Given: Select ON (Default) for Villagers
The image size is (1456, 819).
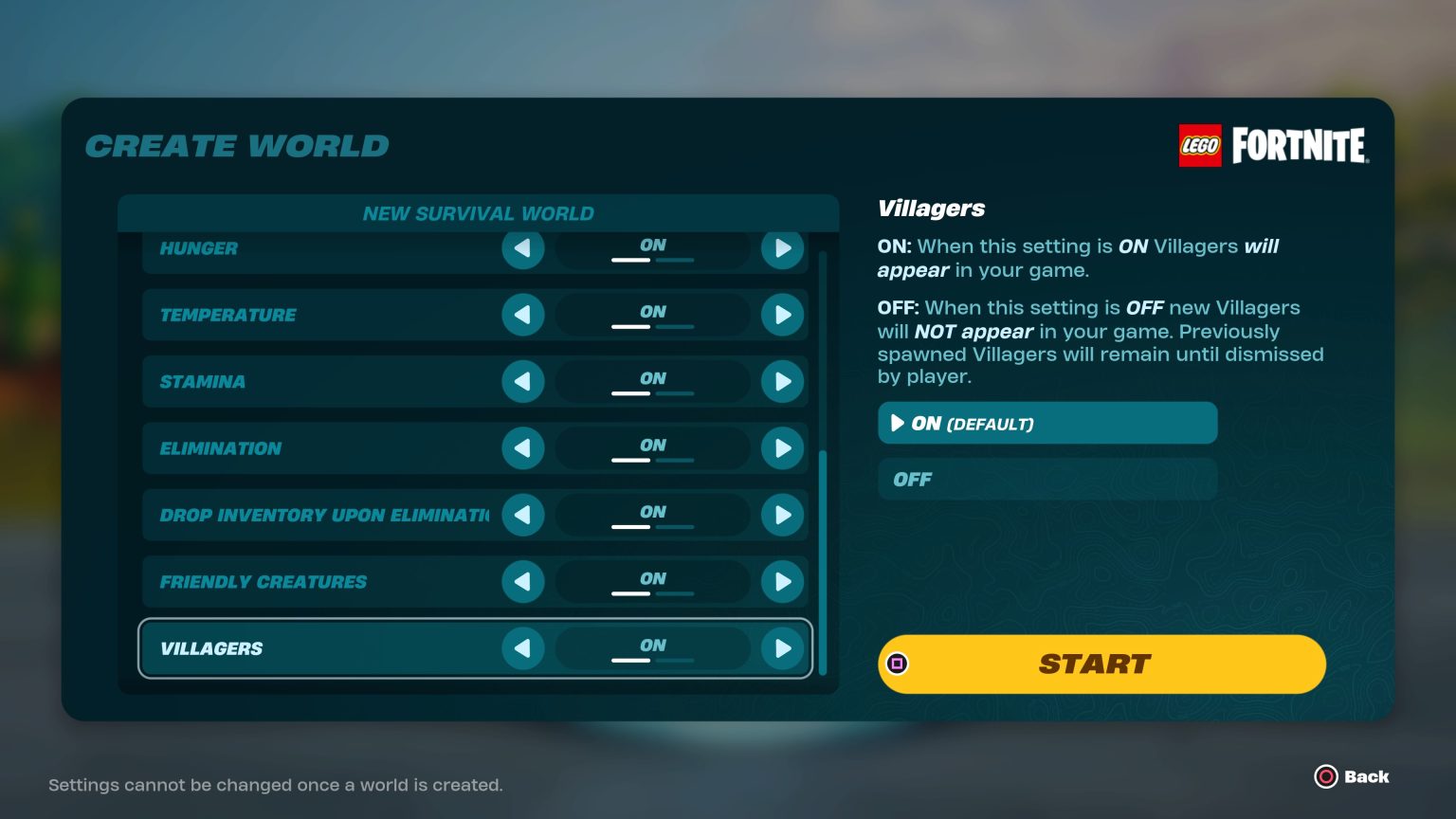Looking at the screenshot, I should click(1046, 423).
